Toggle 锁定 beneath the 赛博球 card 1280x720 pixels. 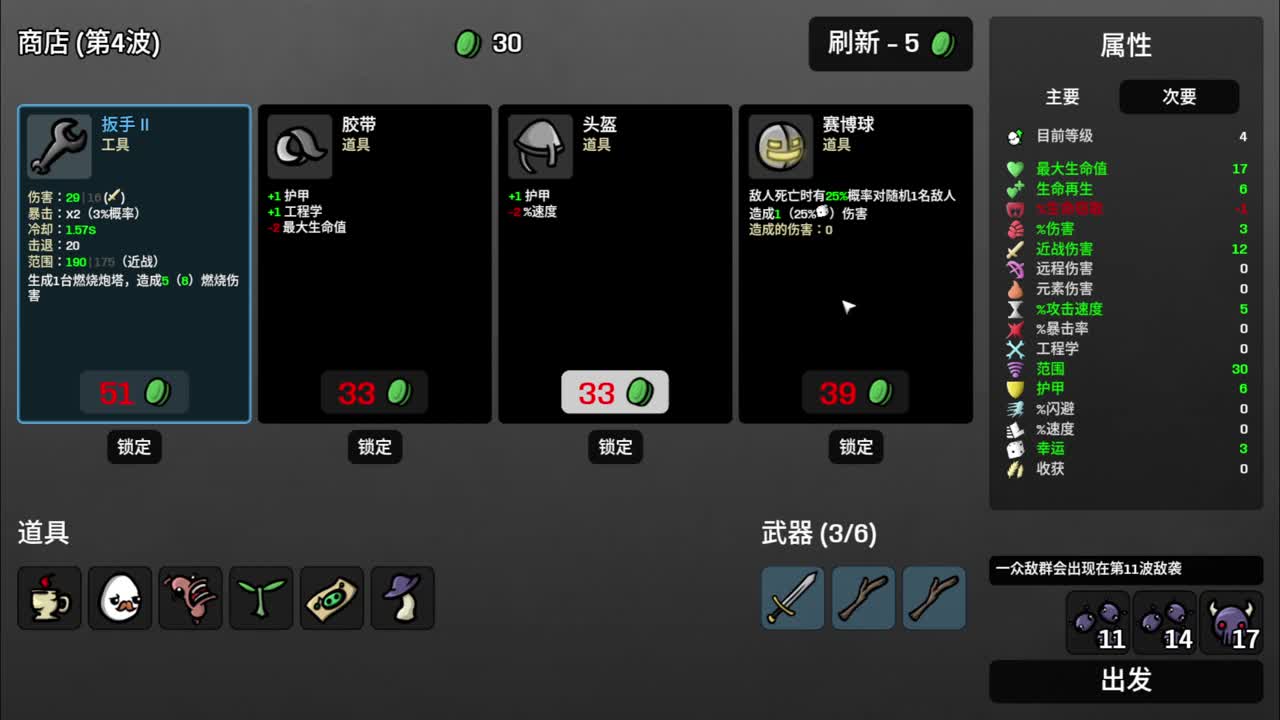coord(855,447)
